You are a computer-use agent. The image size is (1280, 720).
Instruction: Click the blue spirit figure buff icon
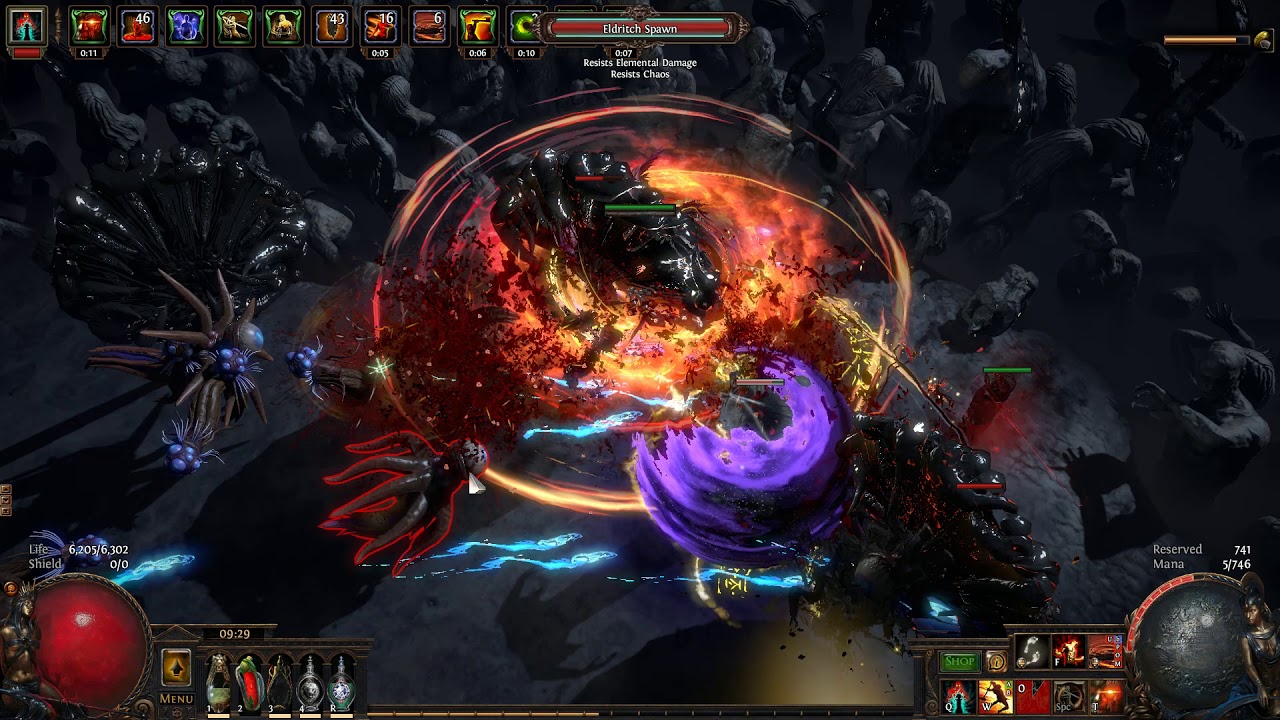point(186,26)
